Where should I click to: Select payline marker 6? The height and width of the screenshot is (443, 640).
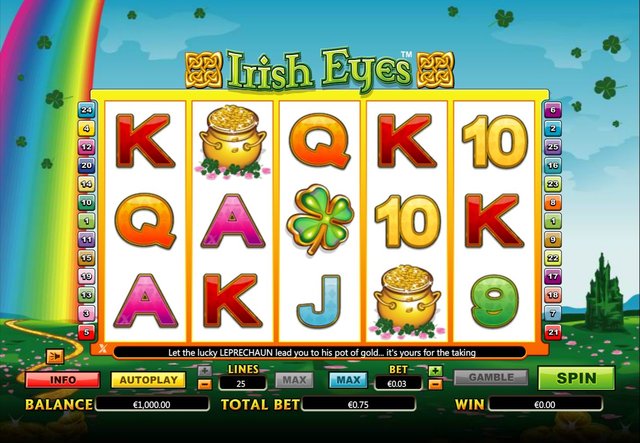tap(552, 109)
